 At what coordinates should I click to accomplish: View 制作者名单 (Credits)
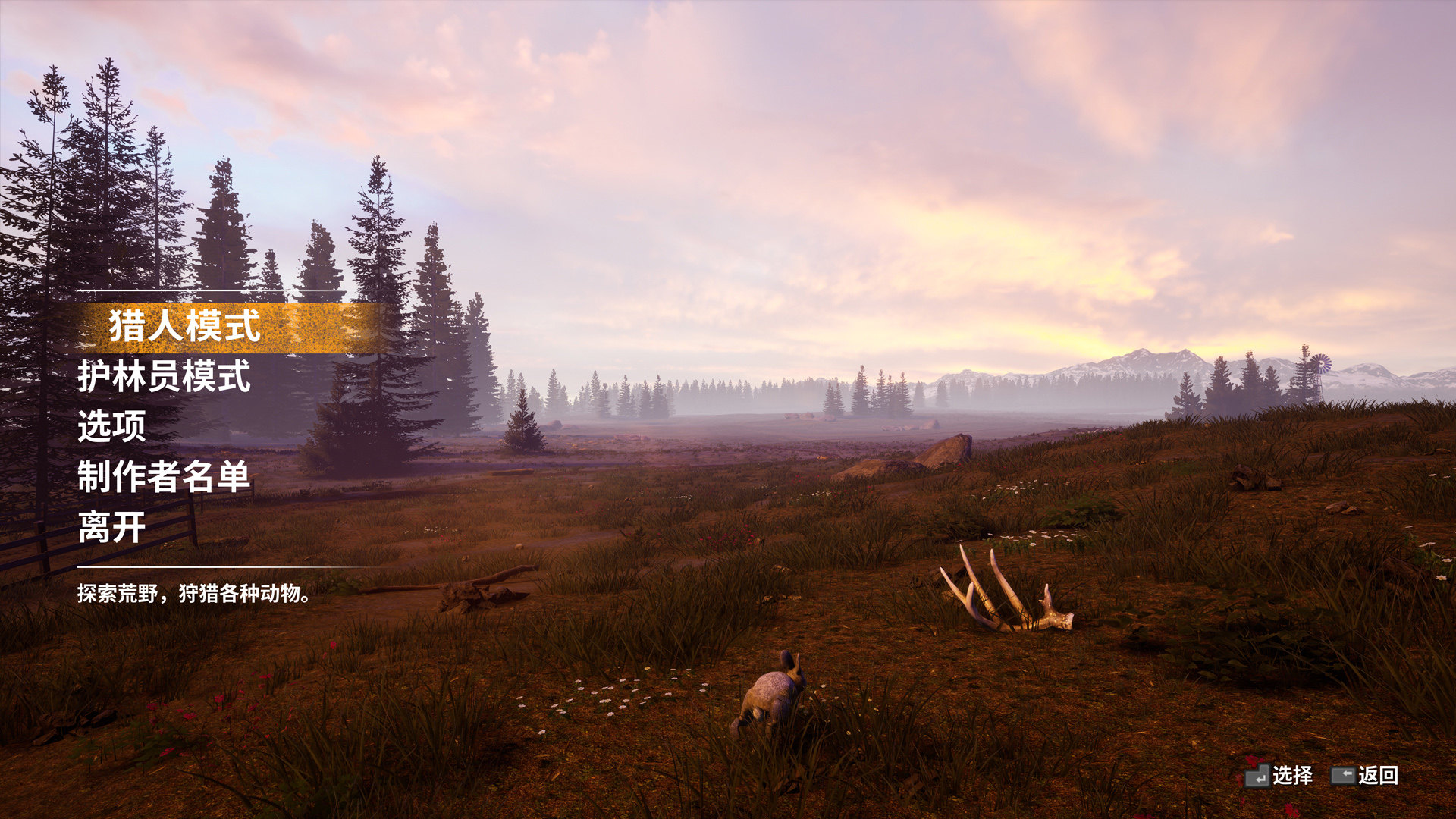164,477
